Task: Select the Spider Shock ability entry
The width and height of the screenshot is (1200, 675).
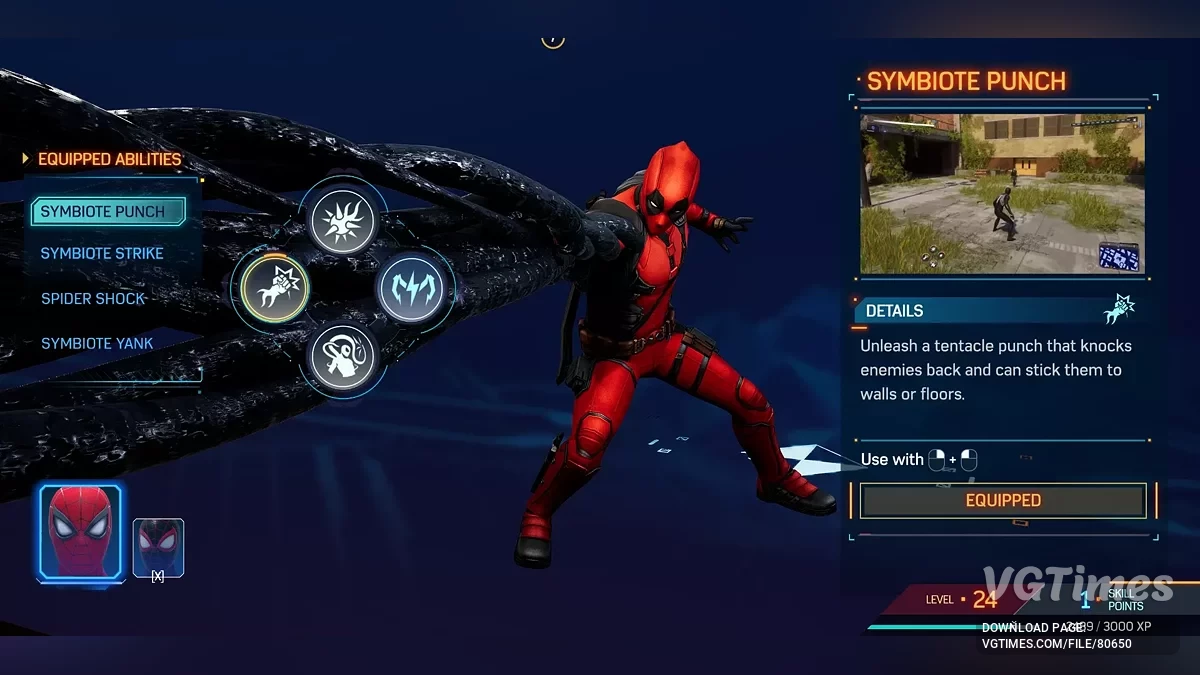Action: 93,299
